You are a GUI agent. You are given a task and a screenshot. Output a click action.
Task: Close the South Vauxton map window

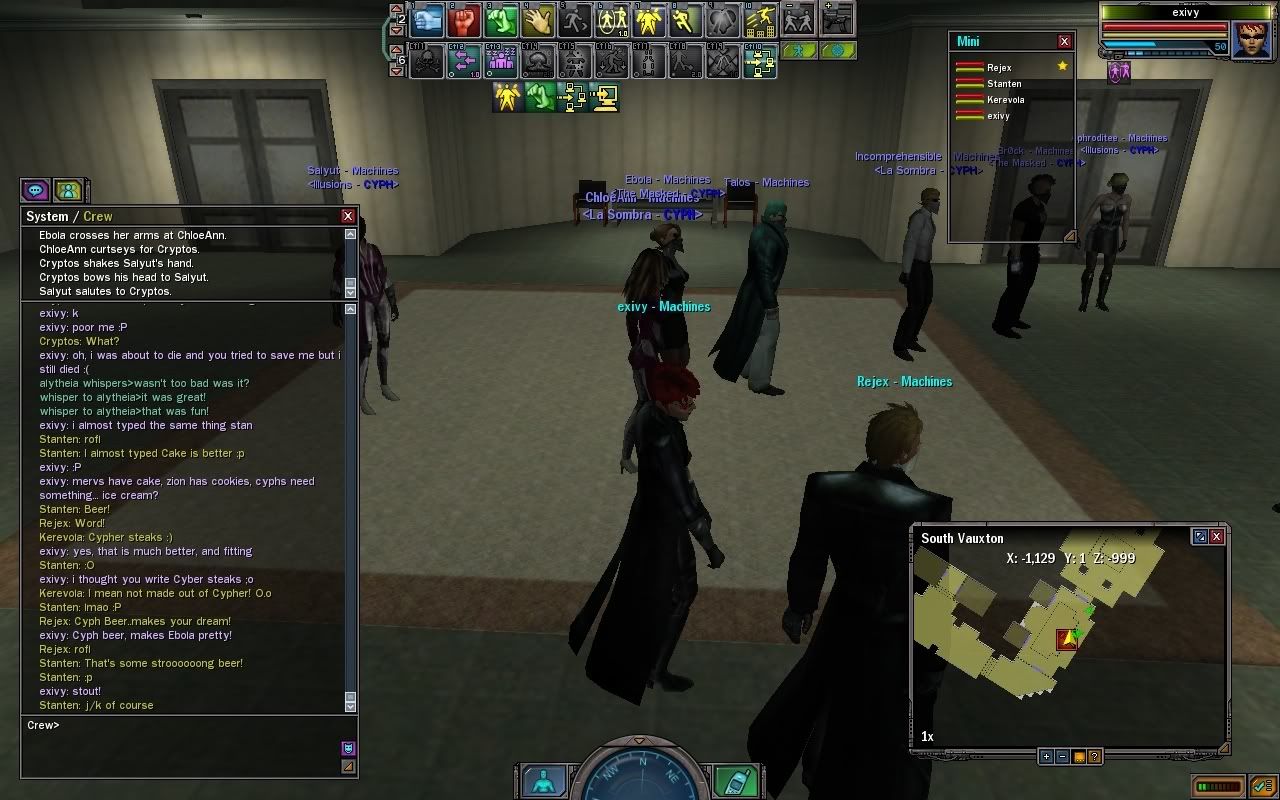point(1217,537)
